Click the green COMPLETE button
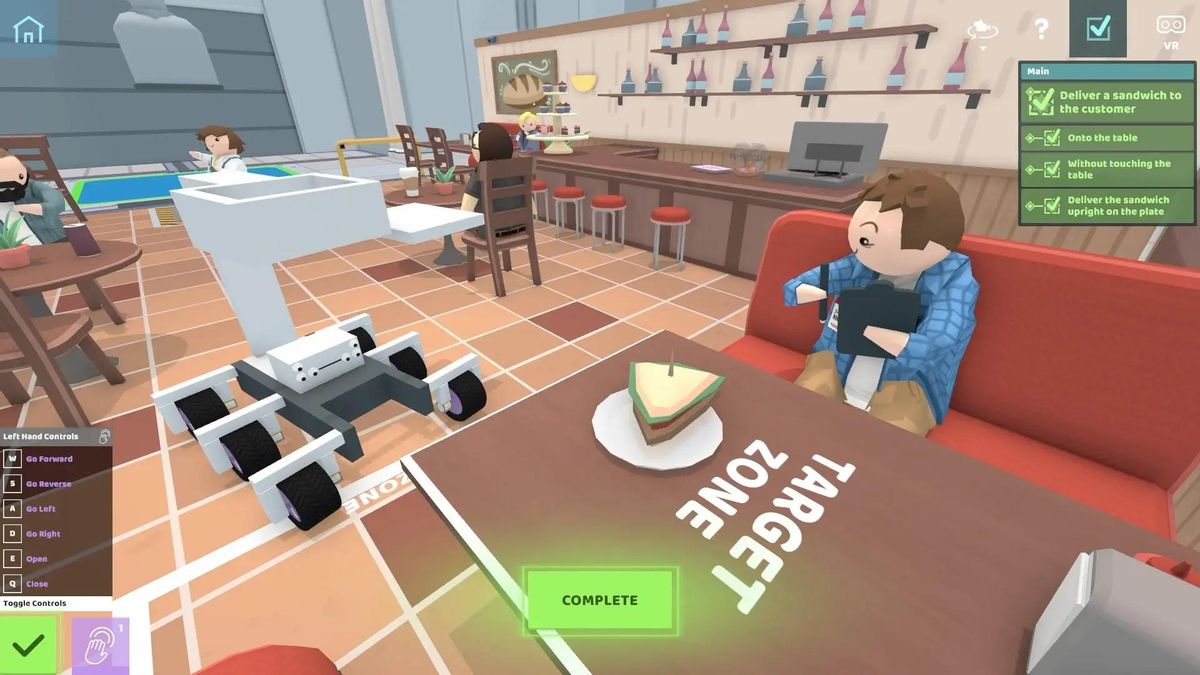This screenshot has height=675, width=1200. (600, 600)
